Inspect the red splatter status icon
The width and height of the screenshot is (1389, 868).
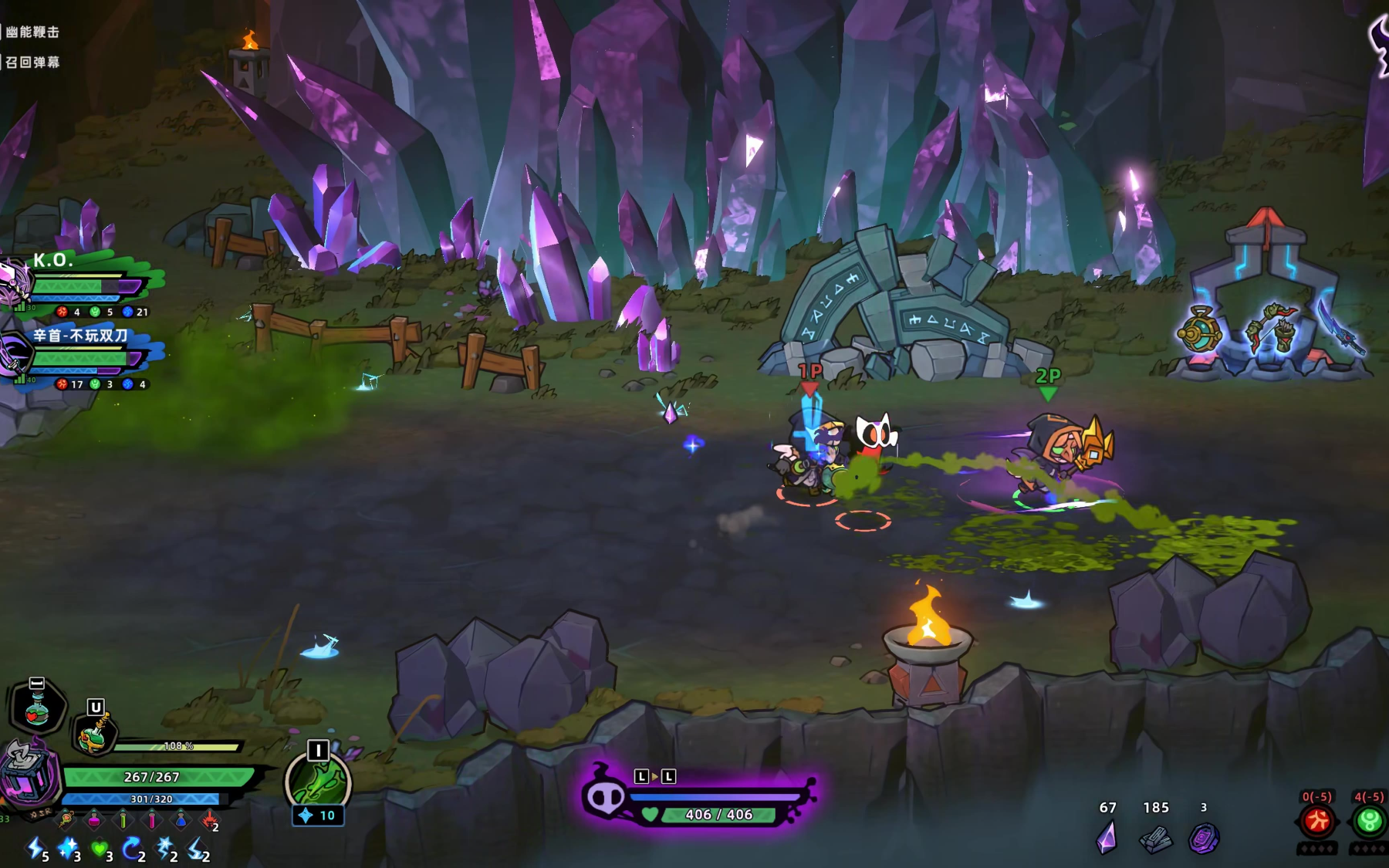(208, 819)
